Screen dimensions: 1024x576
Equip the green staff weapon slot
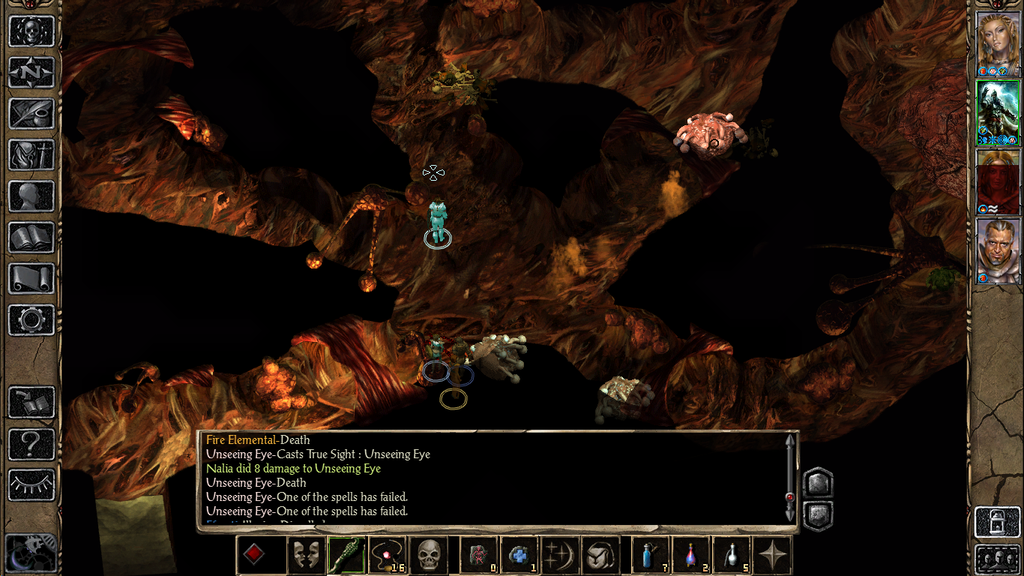coord(345,555)
